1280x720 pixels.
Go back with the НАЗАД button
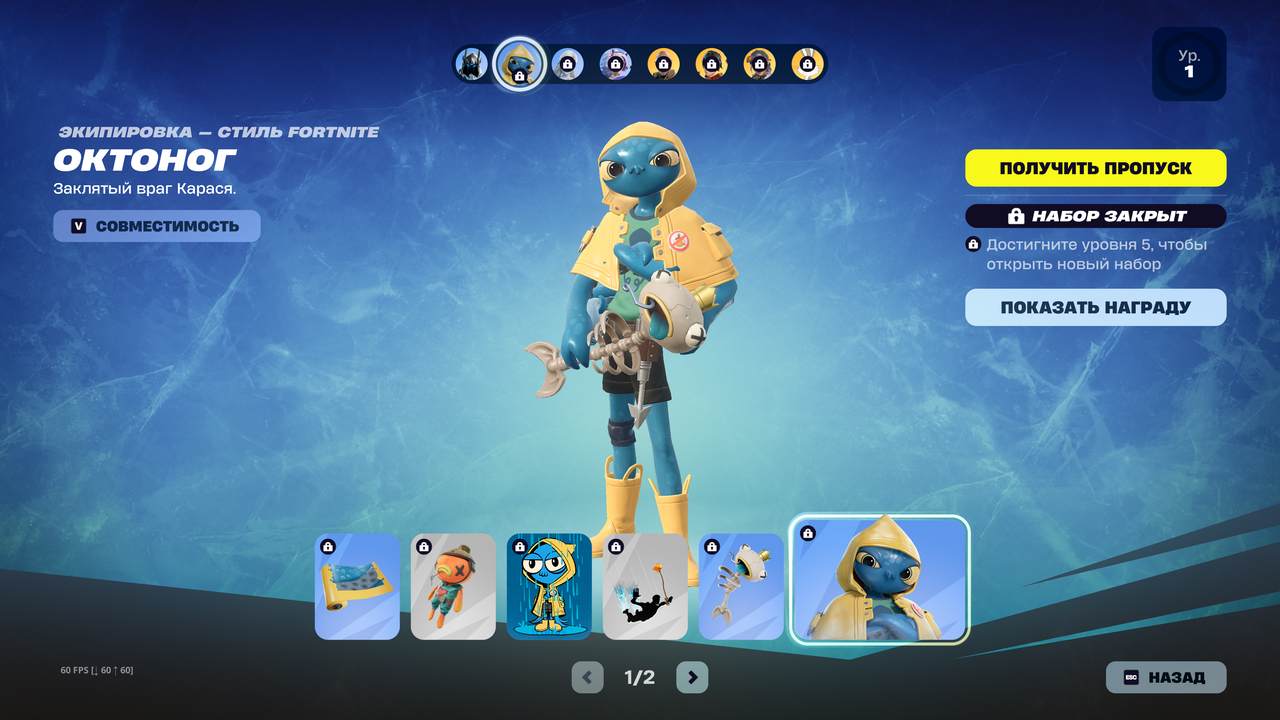(1165, 677)
